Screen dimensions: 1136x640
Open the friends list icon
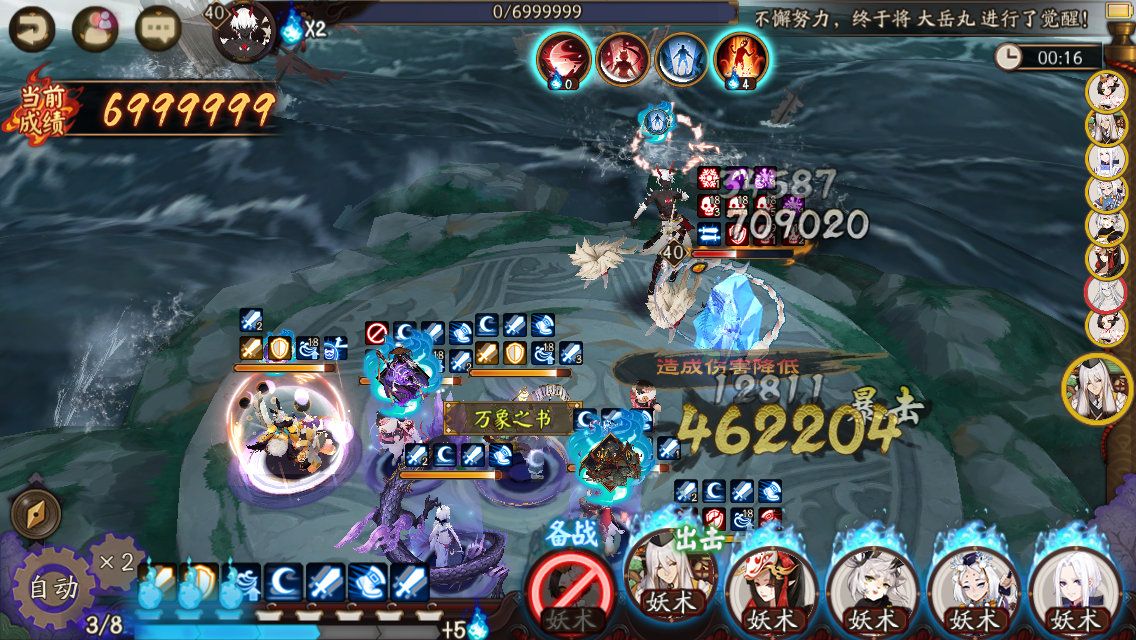coord(95,27)
